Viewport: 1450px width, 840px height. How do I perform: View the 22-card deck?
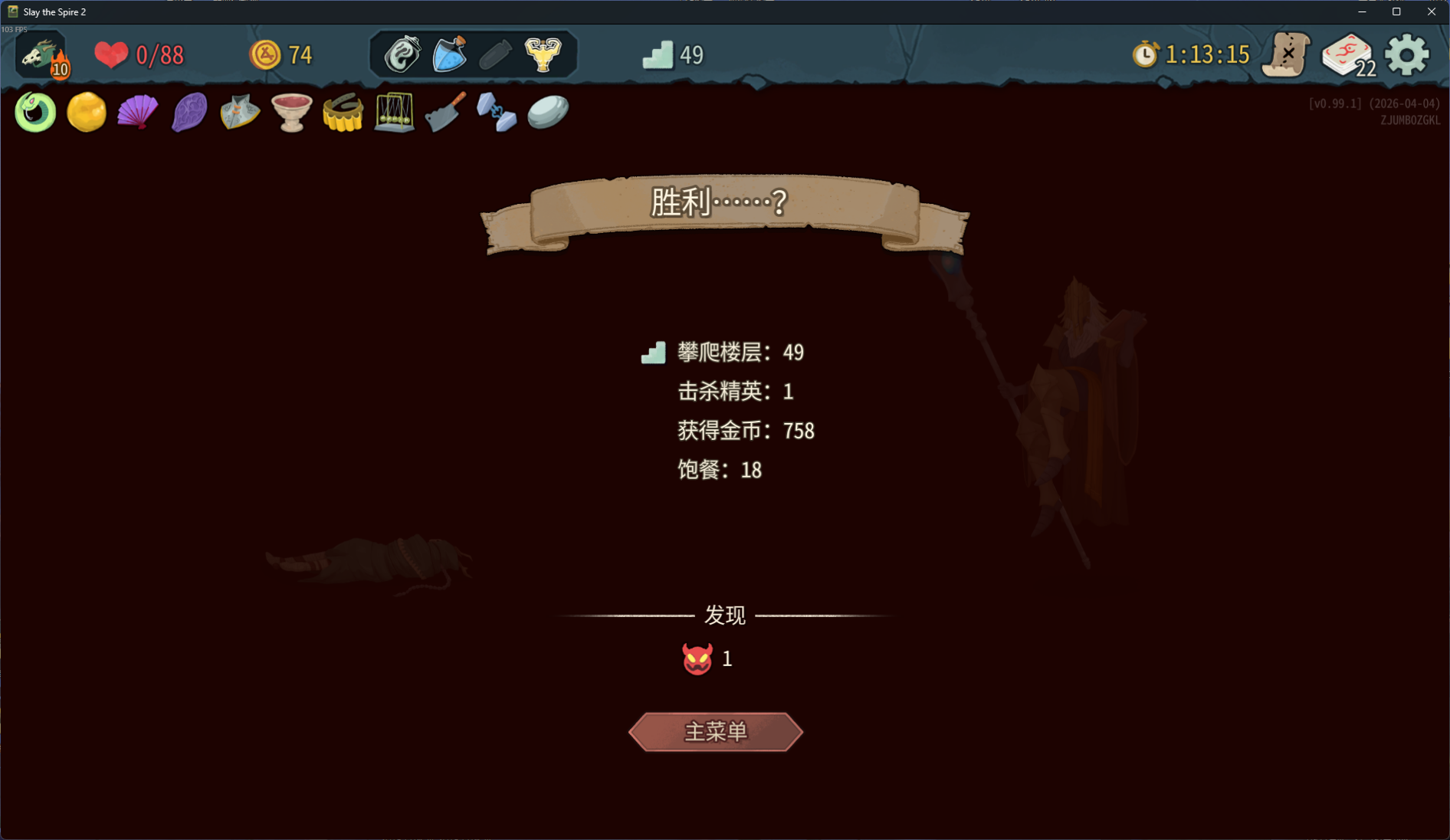pyautogui.click(x=1347, y=55)
